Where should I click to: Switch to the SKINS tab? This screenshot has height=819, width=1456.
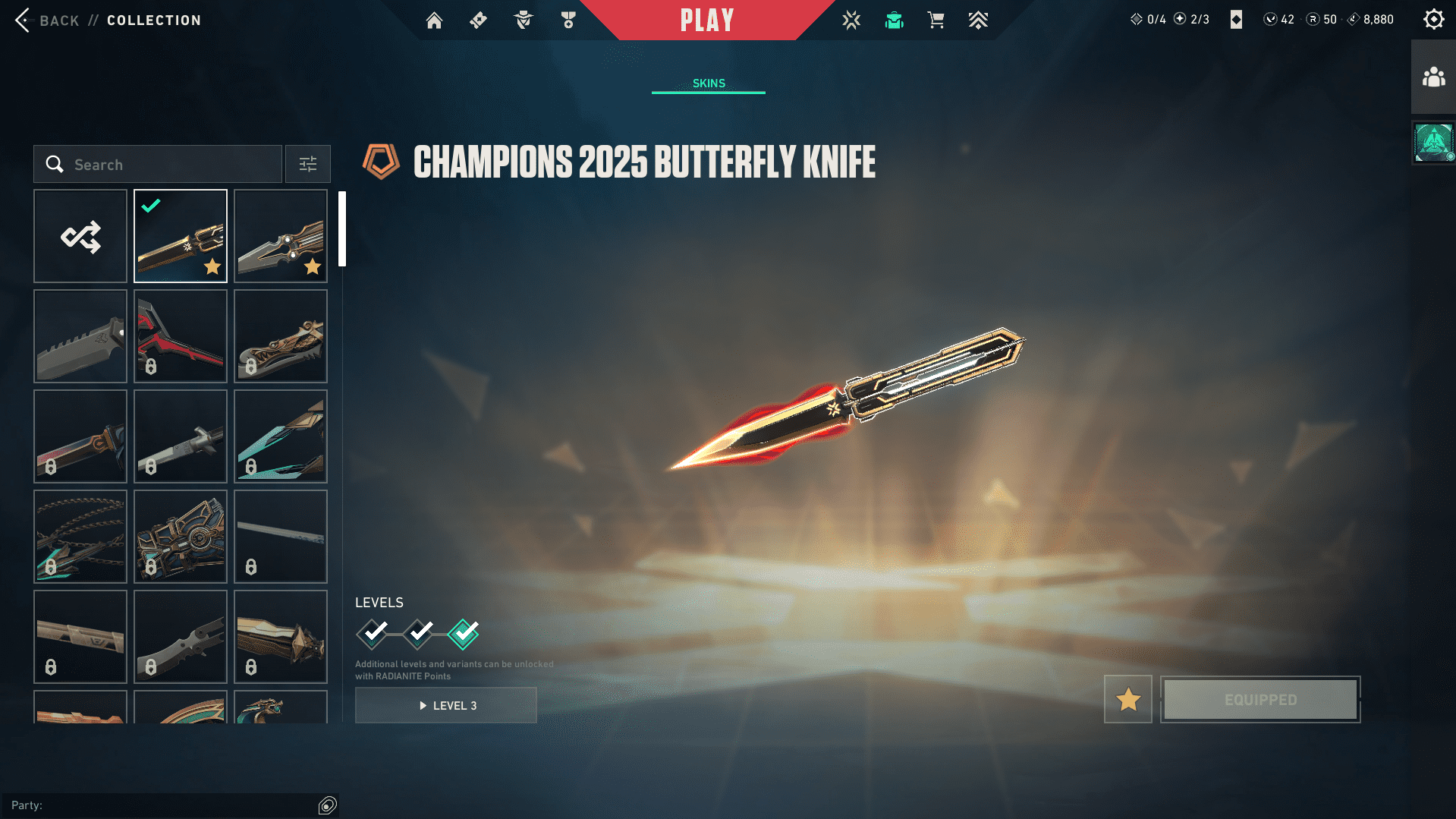(708, 83)
